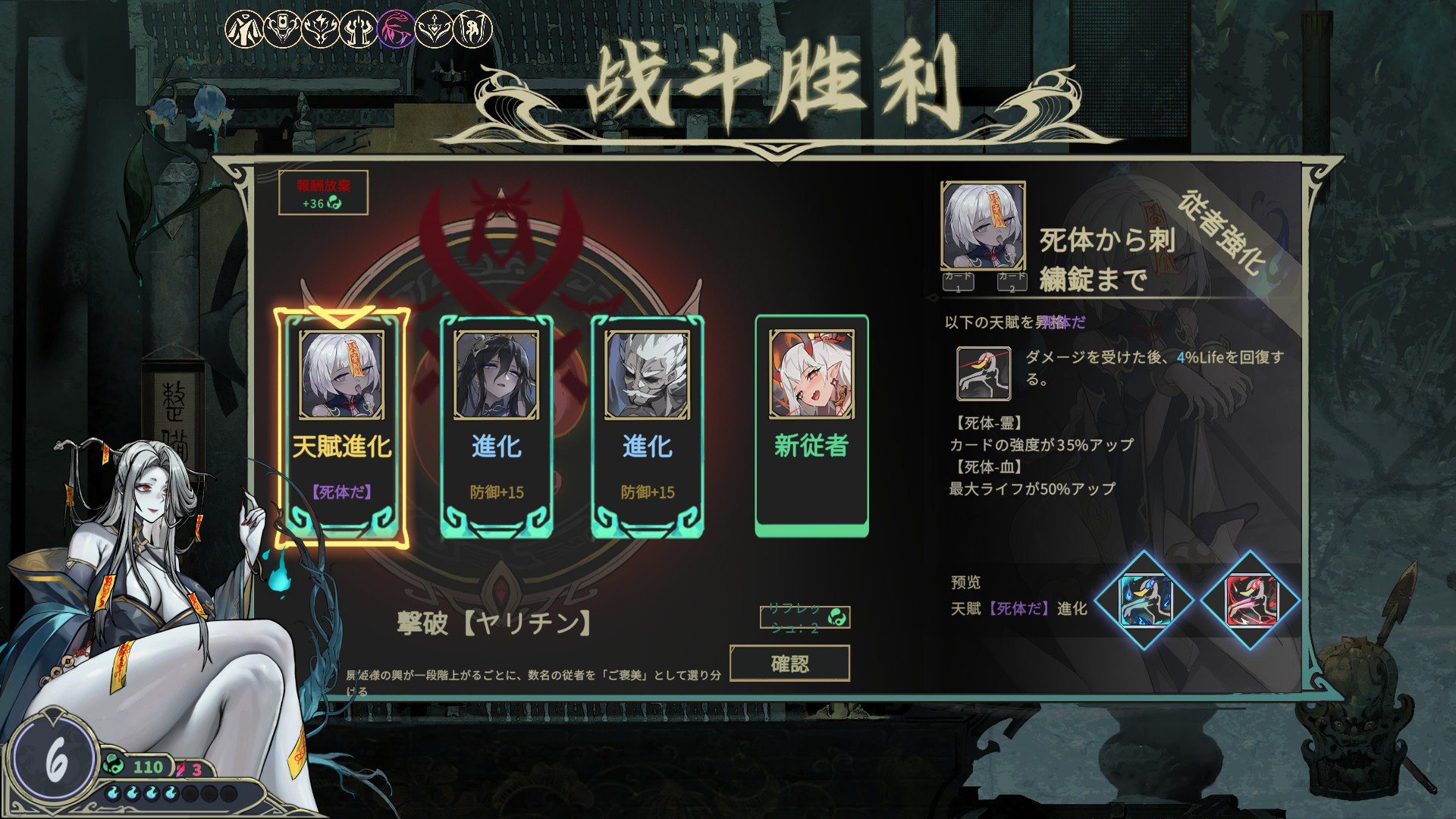
Task: Inspect the damage-heal talent icon
Action: 984,373
